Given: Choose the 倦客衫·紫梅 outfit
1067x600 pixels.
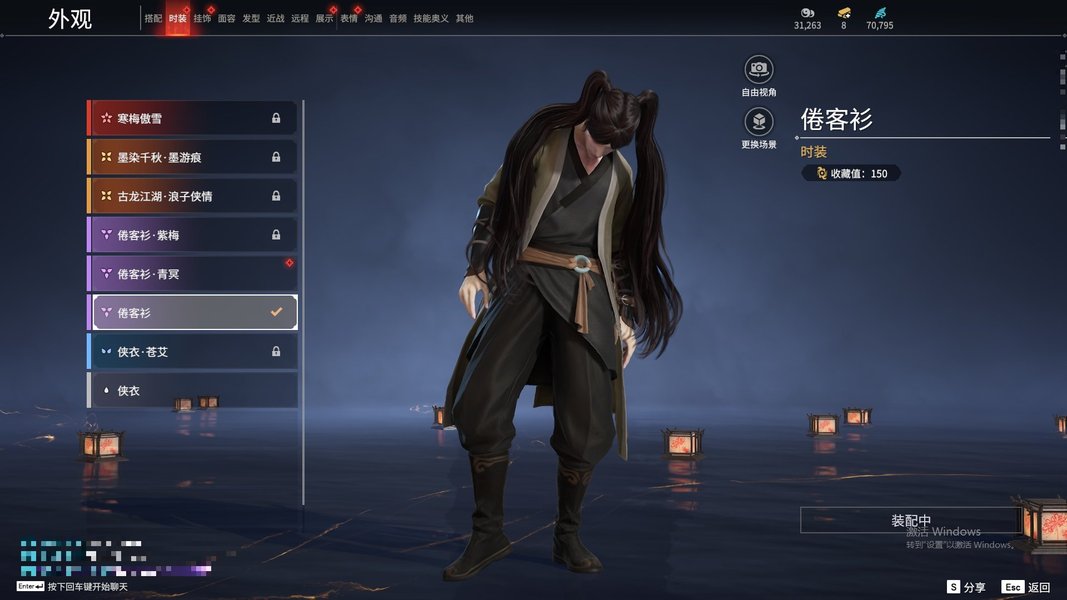Looking at the screenshot, I should click(x=192, y=235).
